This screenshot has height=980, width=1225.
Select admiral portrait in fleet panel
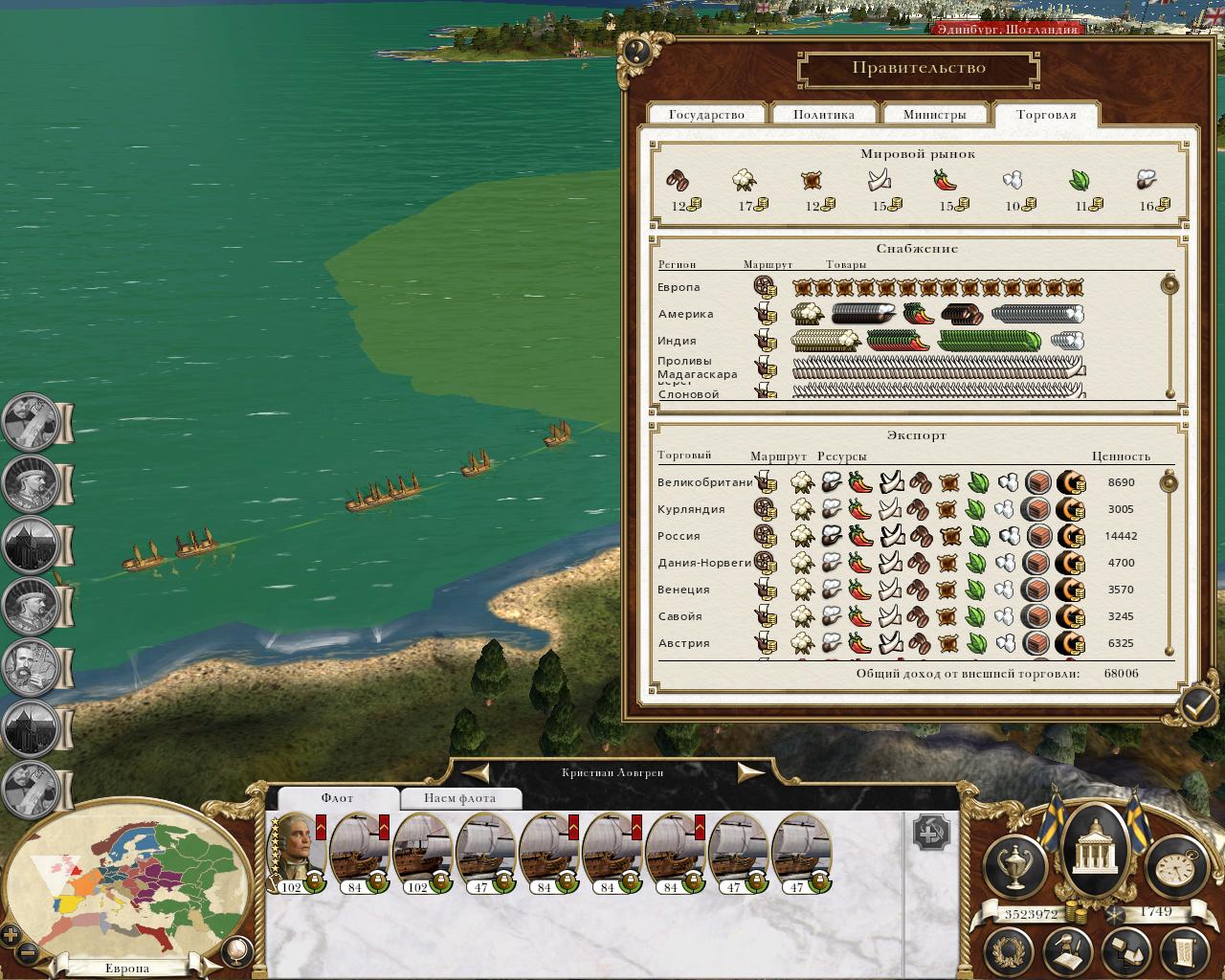coord(299,850)
